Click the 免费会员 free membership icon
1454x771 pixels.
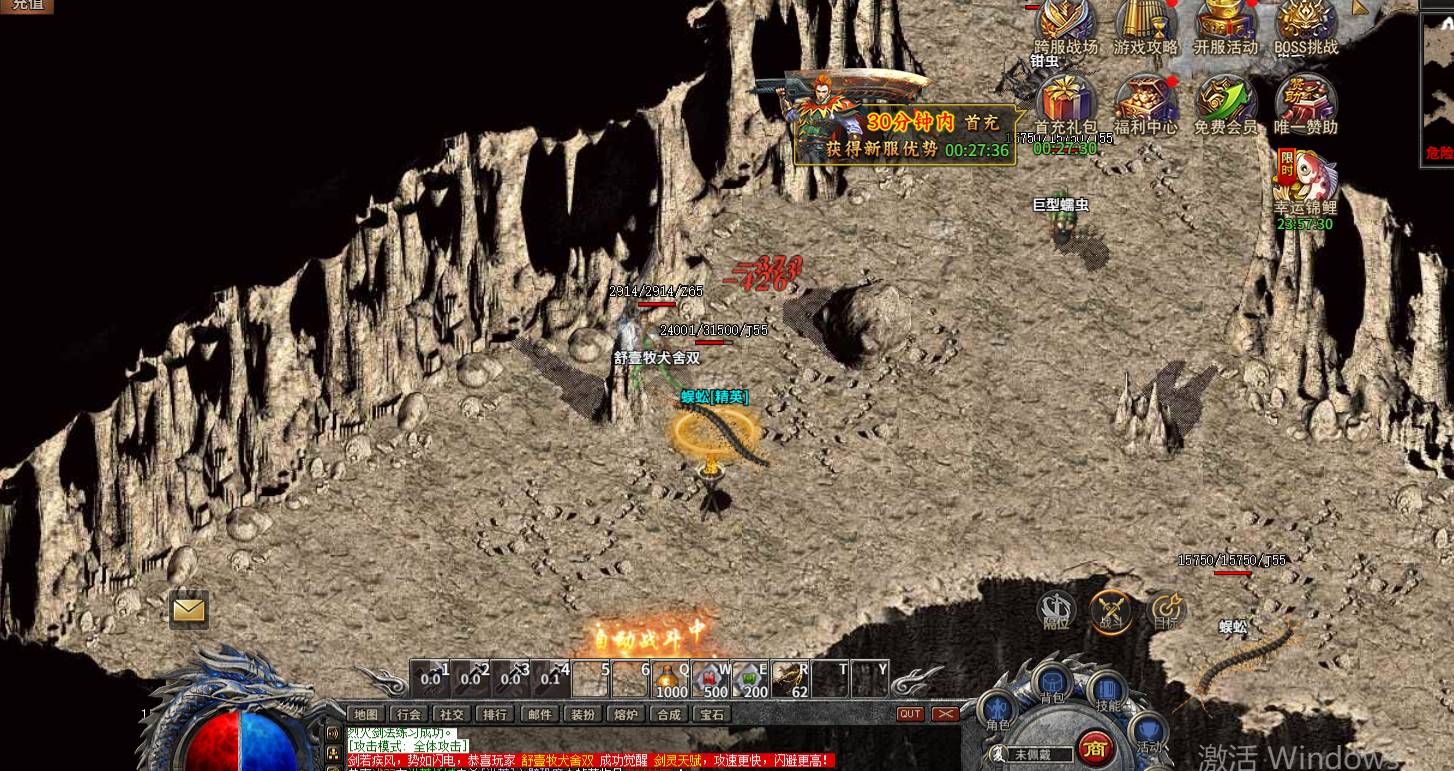pyautogui.click(x=1226, y=102)
